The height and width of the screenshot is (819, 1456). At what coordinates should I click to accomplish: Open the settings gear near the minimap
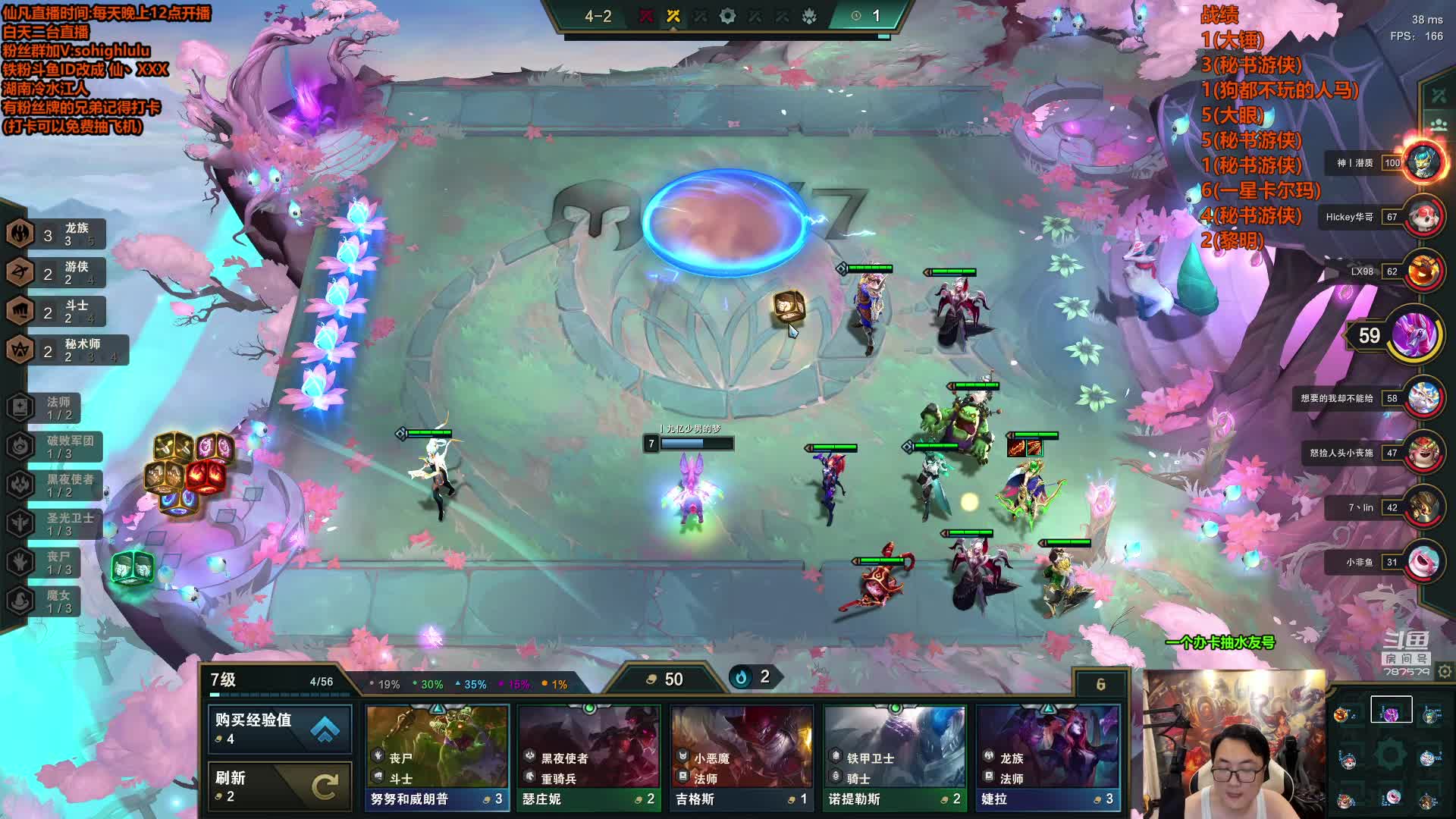pyautogui.click(x=1445, y=672)
